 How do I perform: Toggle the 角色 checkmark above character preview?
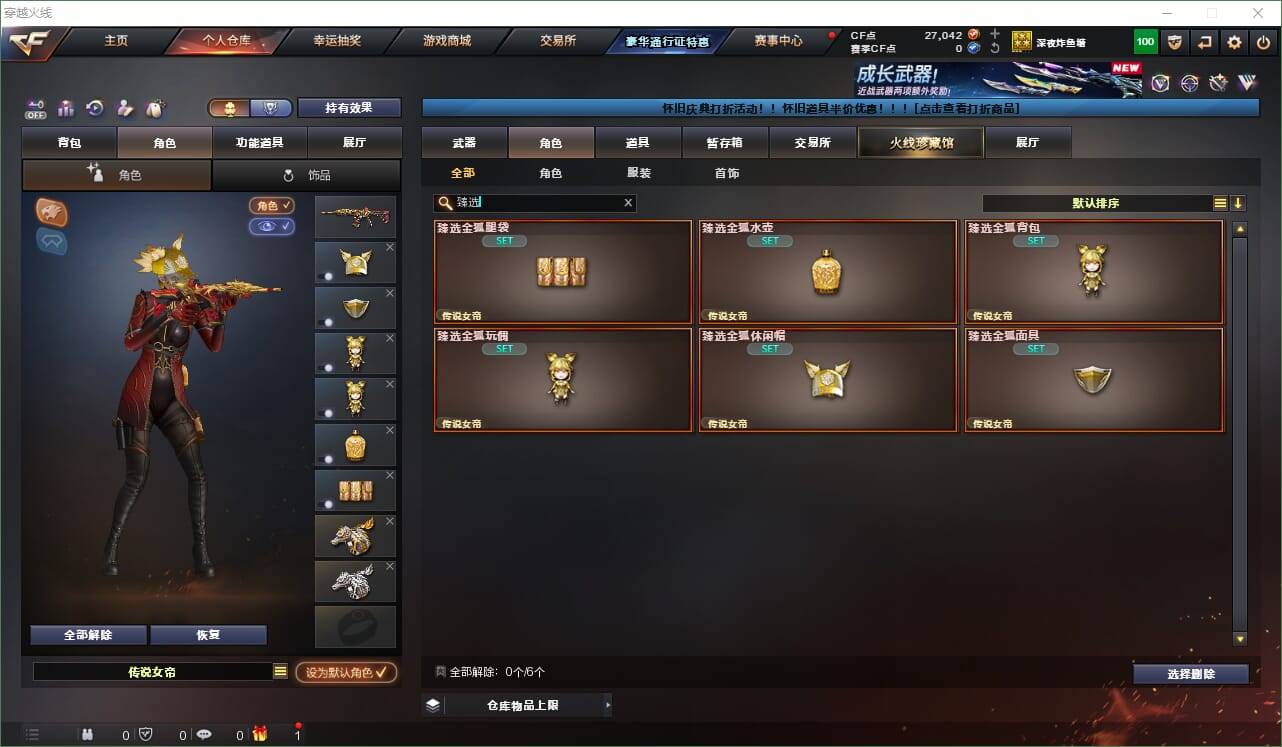274,206
